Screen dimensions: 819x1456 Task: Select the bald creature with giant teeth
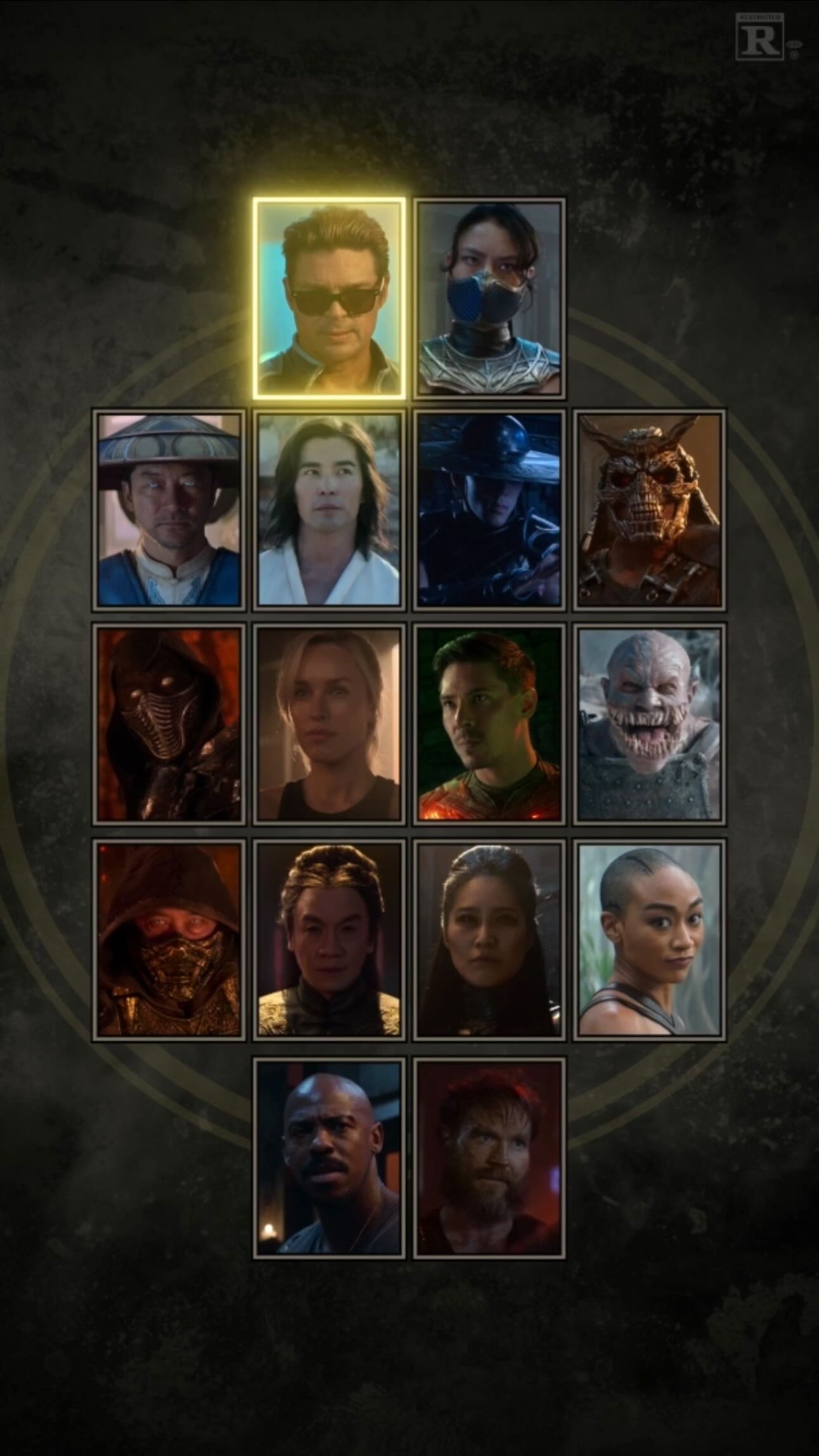click(x=649, y=724)
